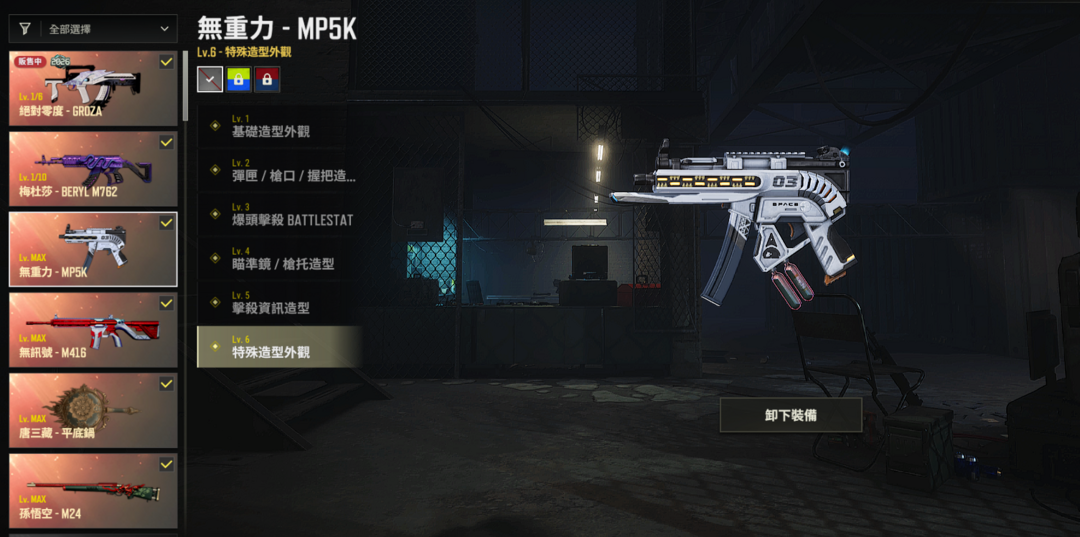Open the 全部選擇 filter dropdown
Image resolution: width=1080 pixels, height=537 pixels.
pos(92,29)
